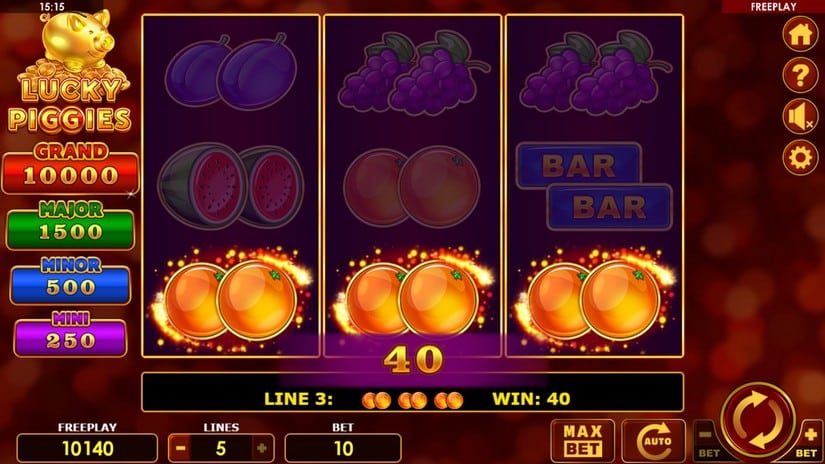Activate the AUTO spin button
This screenshot has height=464, width=825.
click(653, 440)
